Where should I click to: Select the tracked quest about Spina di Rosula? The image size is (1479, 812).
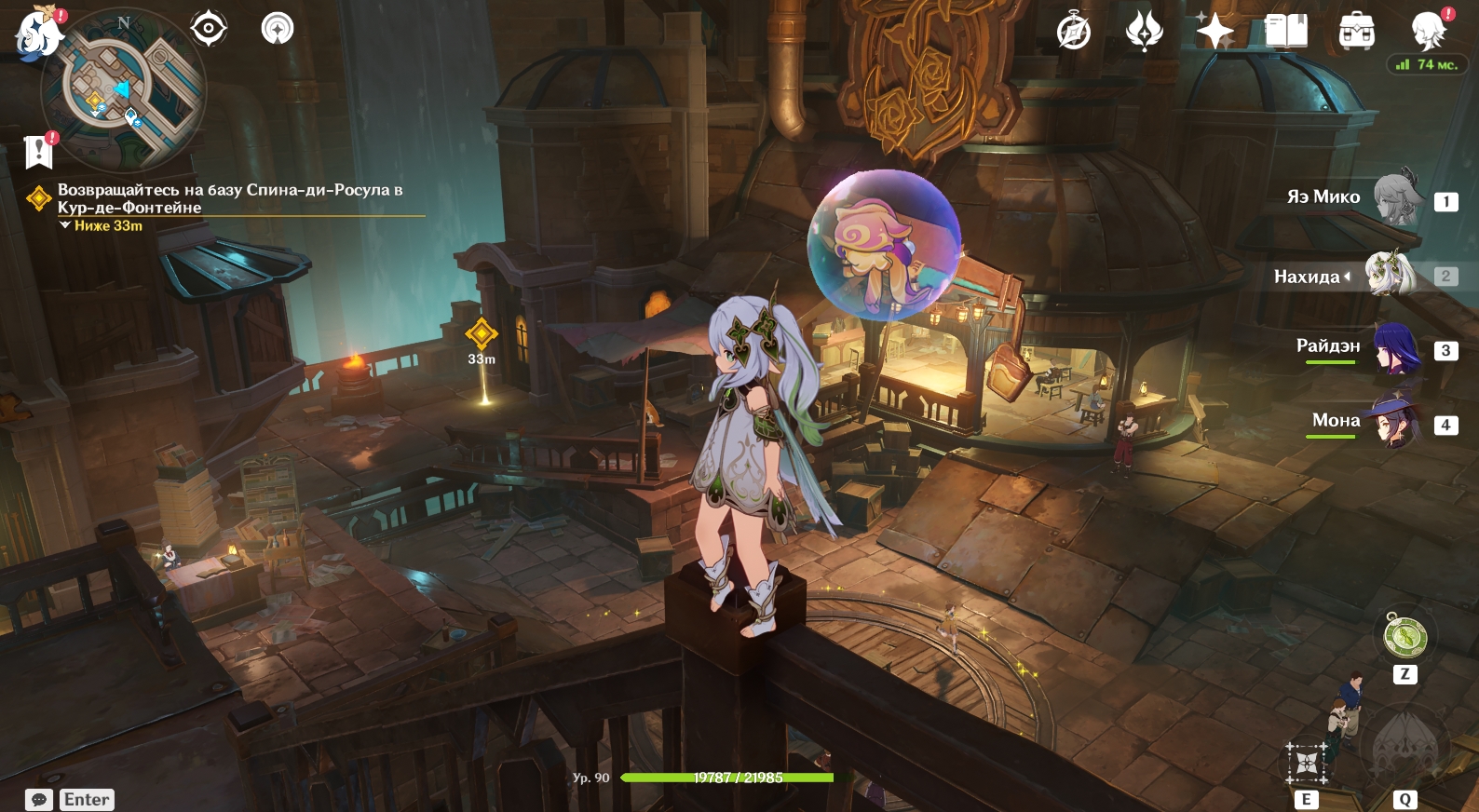pos(229,198)
